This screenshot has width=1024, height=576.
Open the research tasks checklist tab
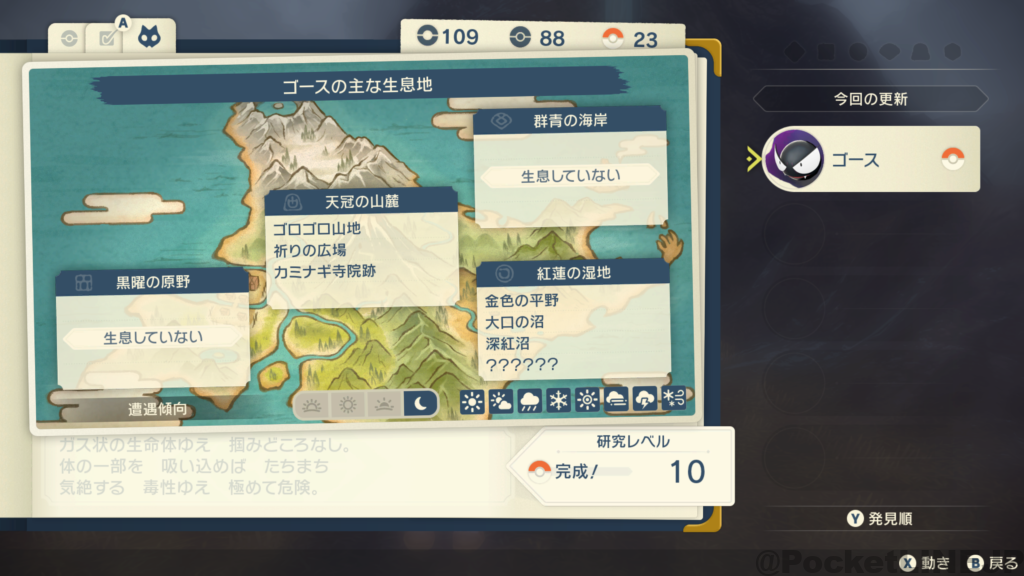point(105,39)
